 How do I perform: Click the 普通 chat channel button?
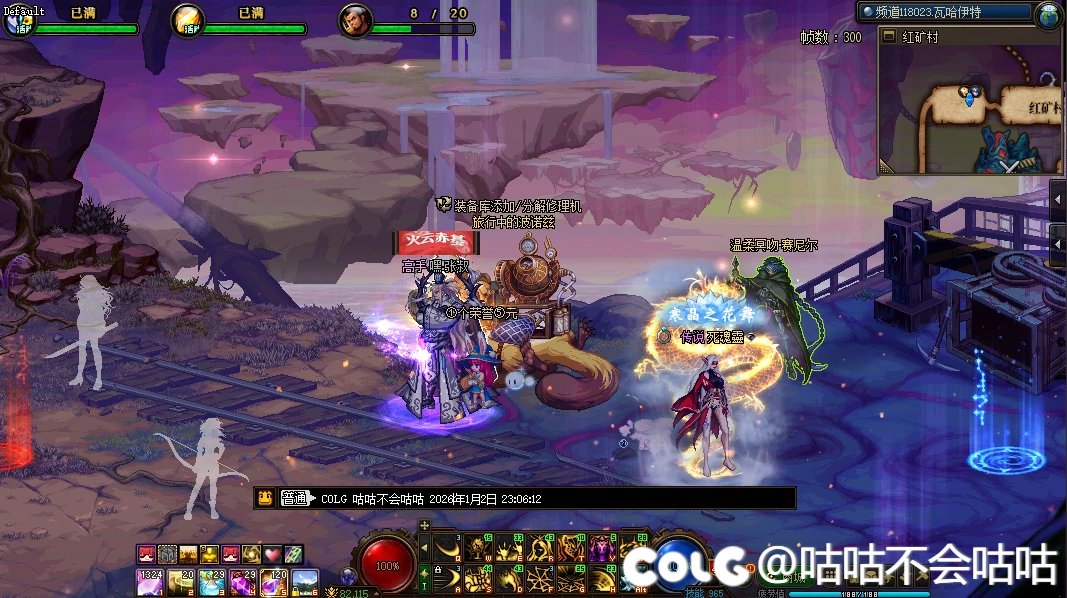[294, 498]
